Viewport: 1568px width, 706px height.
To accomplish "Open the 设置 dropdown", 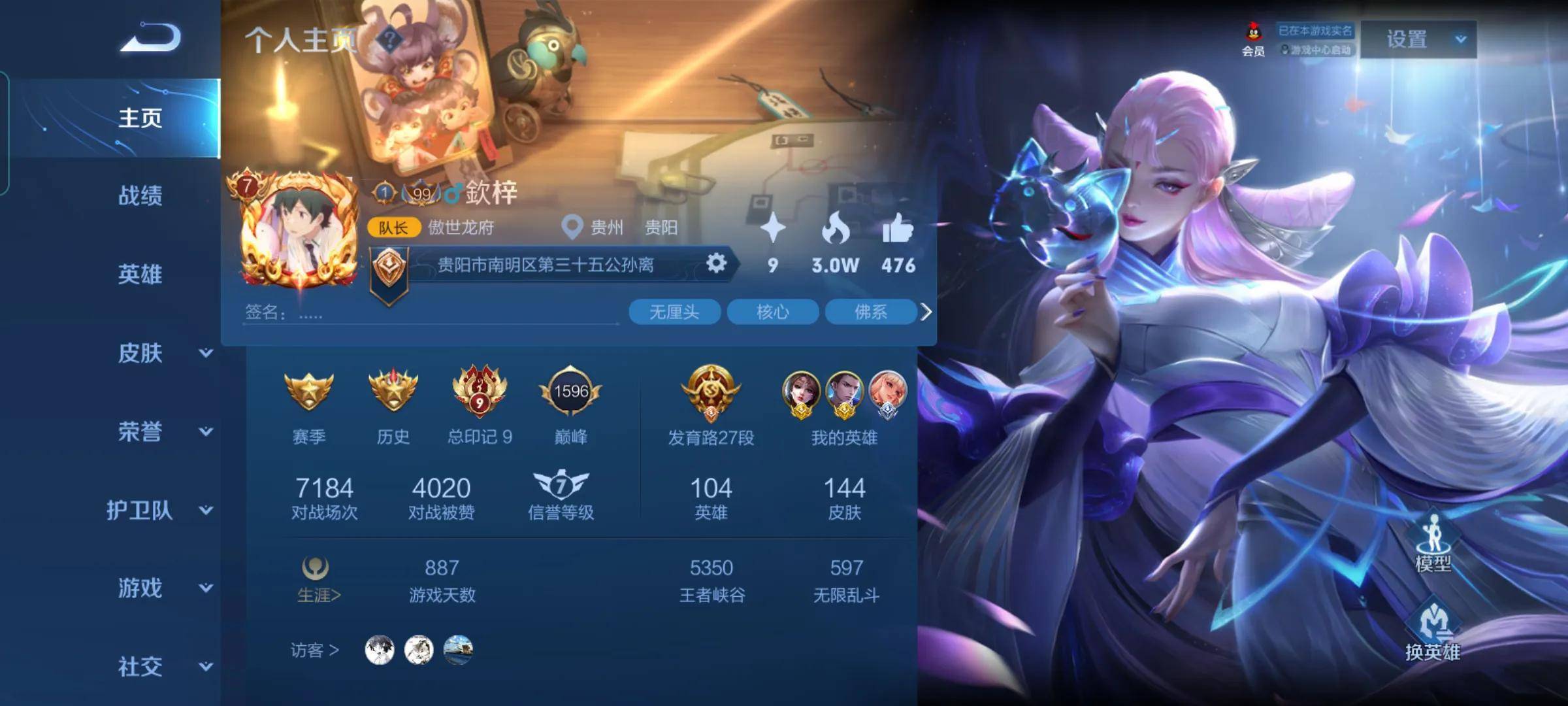I will pyautogui.click(x=1418, y=39).
